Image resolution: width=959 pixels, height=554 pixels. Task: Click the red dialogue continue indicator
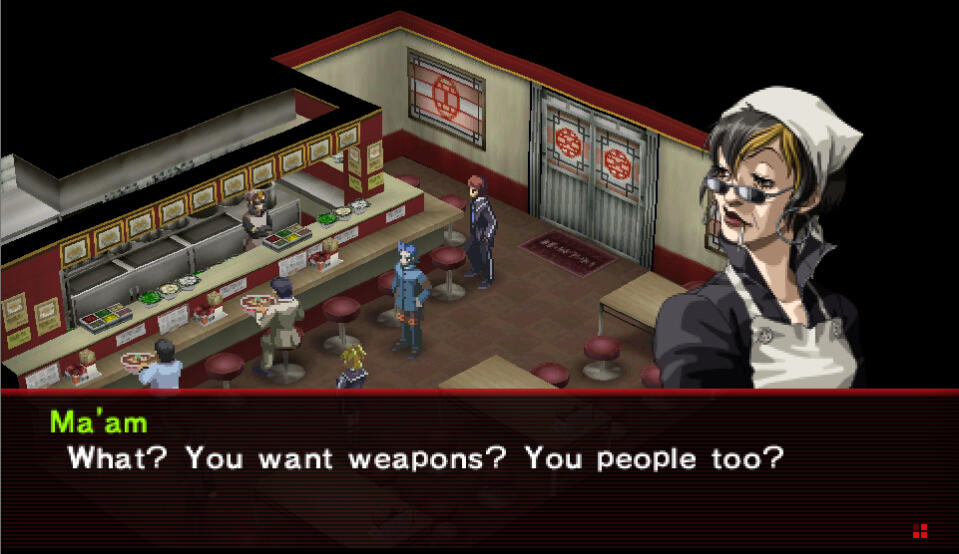[920, 530]
